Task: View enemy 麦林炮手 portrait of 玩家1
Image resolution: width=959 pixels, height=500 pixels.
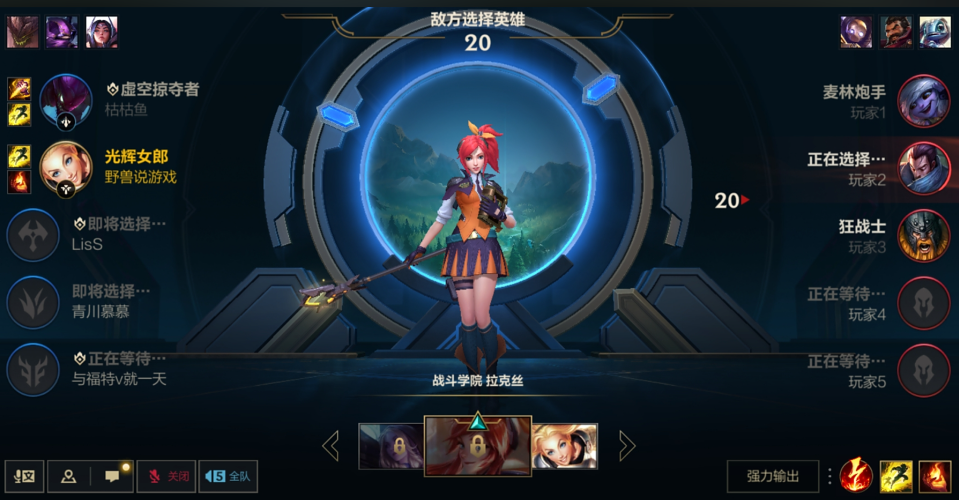Action: click(923, 102)
